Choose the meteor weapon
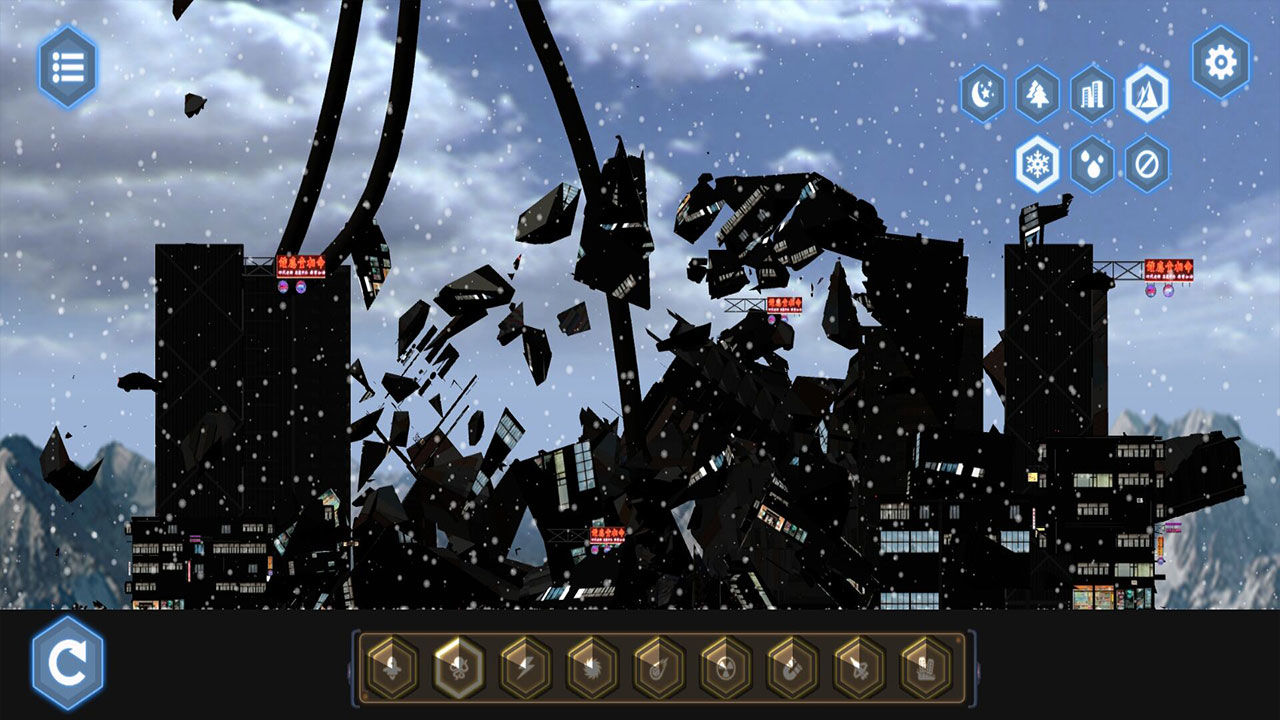 [659, 667]
